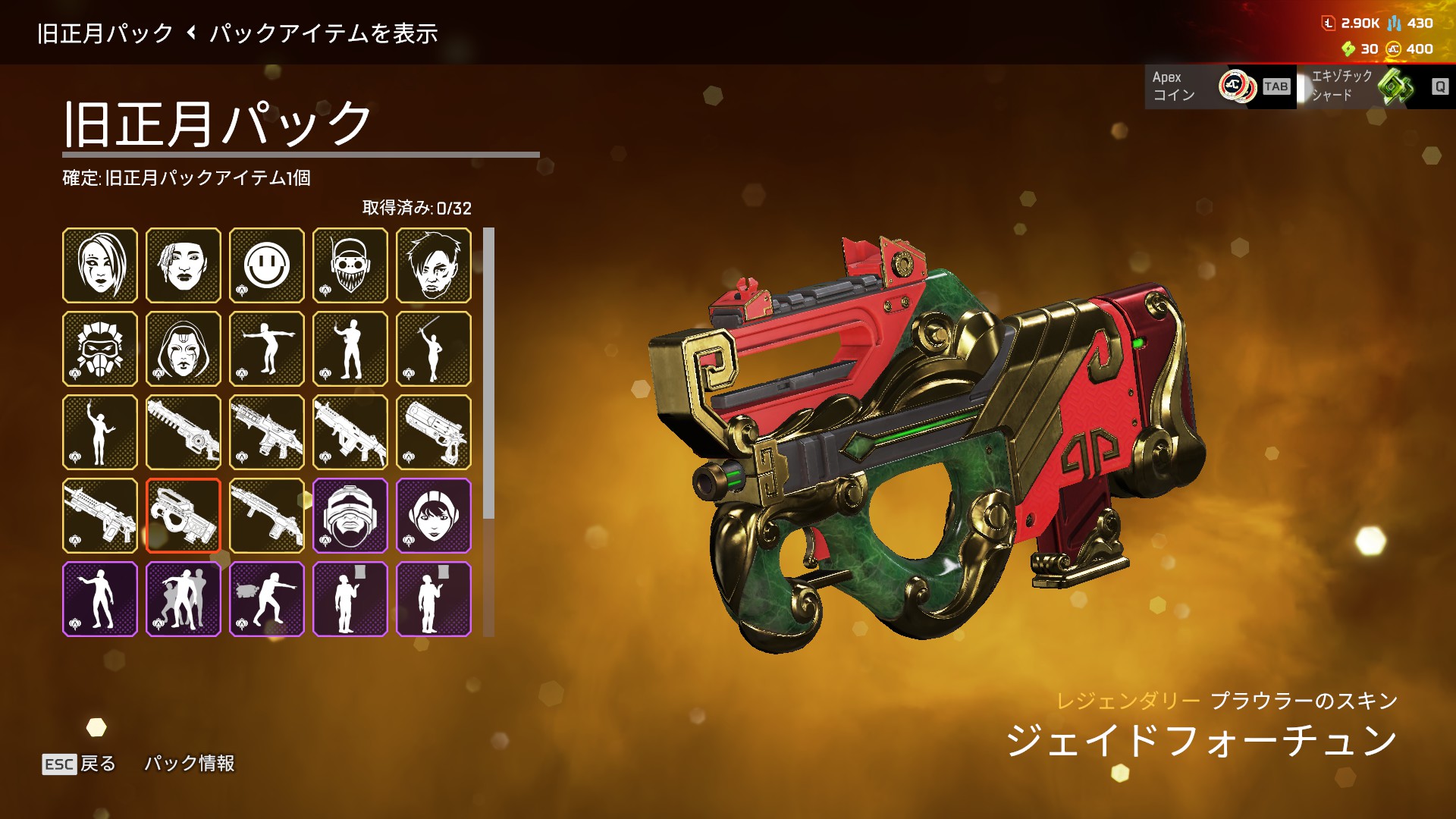This screenshot has height=819, width=1456.
Task: Show パック情報 pack information
Action: point(190,764)
